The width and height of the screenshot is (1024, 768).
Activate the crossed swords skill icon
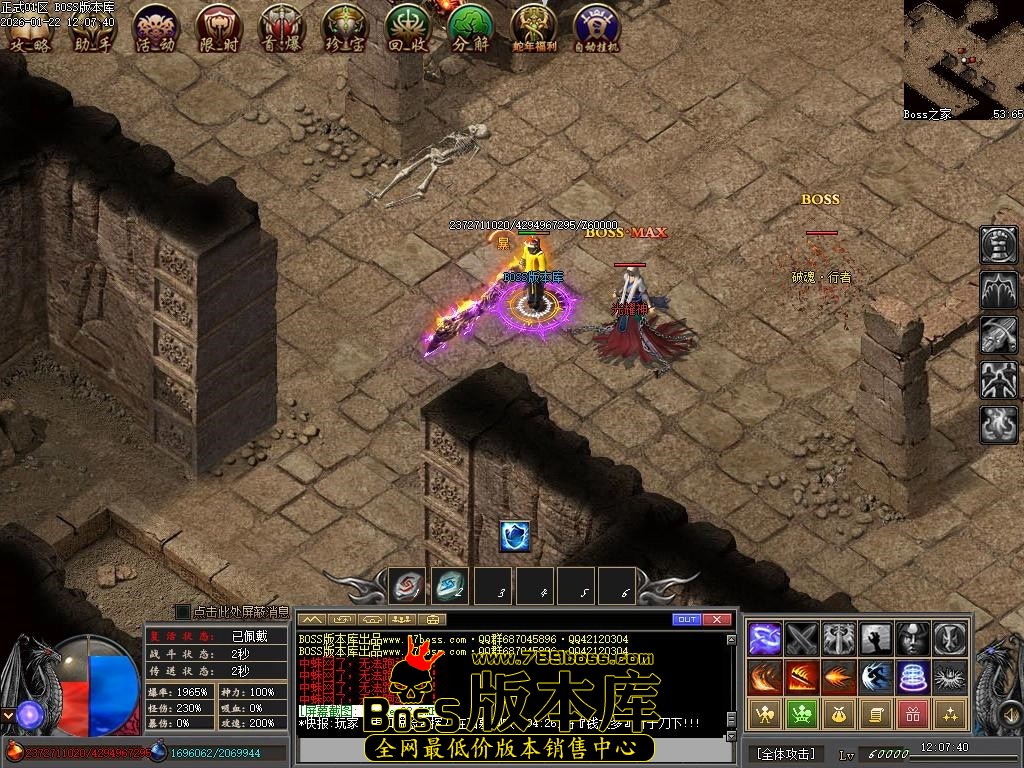[x=802, y=638]
